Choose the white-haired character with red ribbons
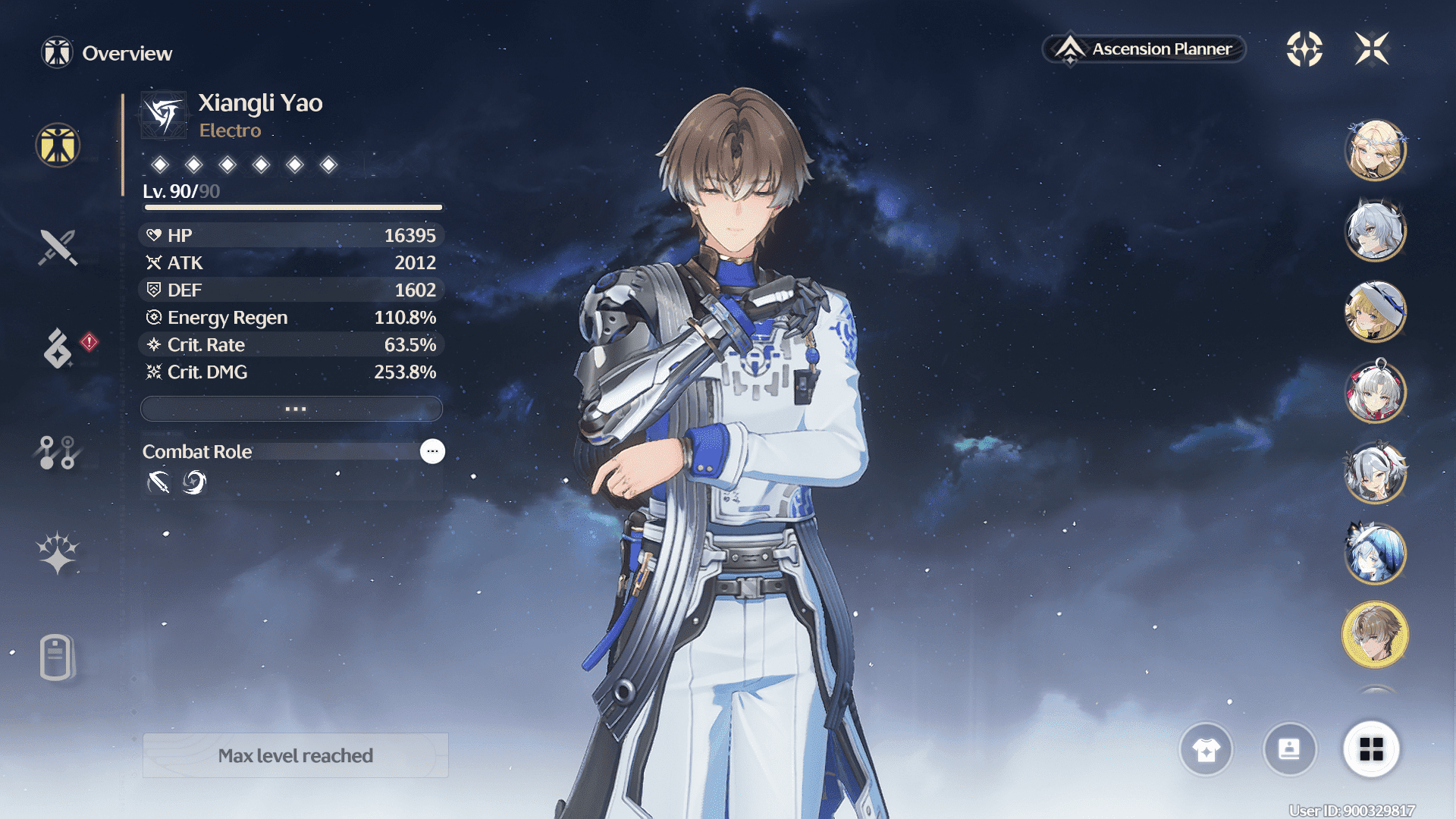This screenshot has height=819, width=1456. pyautogui.click(x=1375, y=393)
